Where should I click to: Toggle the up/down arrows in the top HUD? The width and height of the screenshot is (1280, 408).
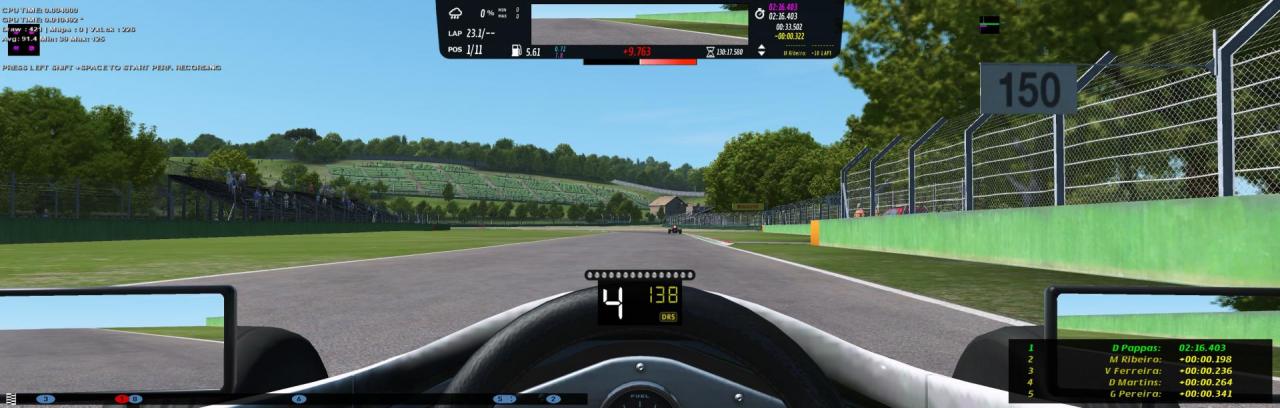tap(762, 49)
